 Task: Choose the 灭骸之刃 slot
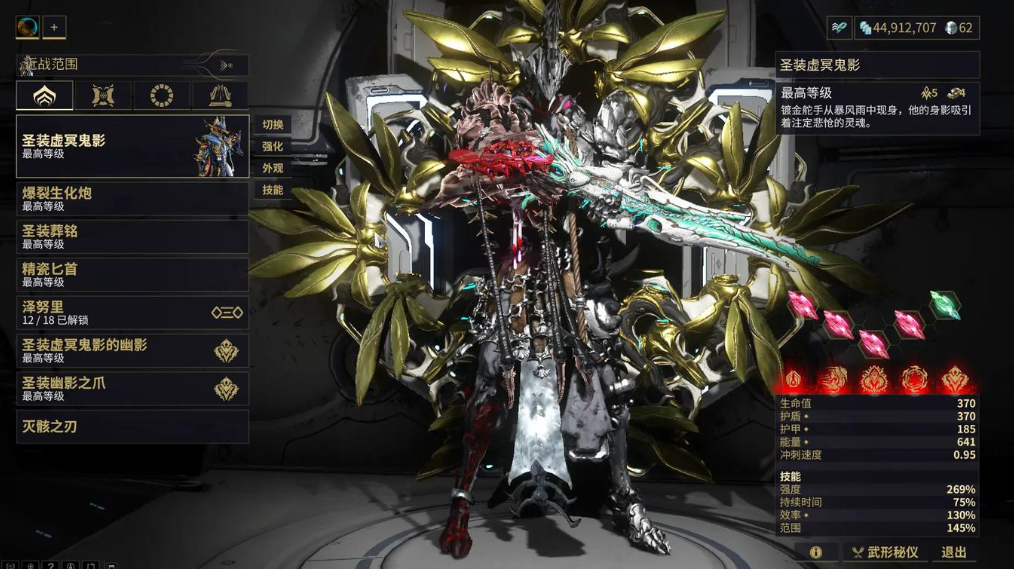click(132, 426)
